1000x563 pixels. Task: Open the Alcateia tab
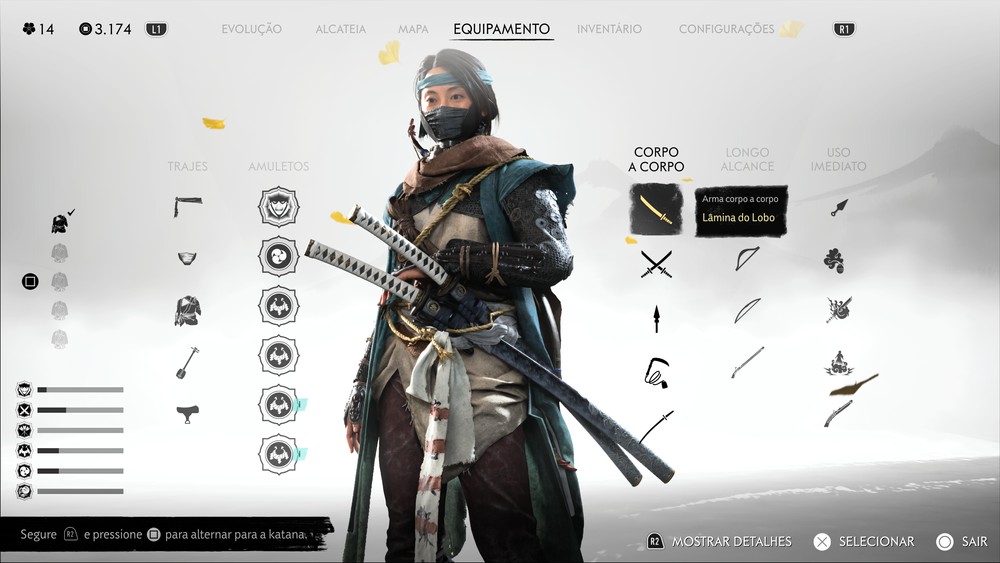pos(340,29)
